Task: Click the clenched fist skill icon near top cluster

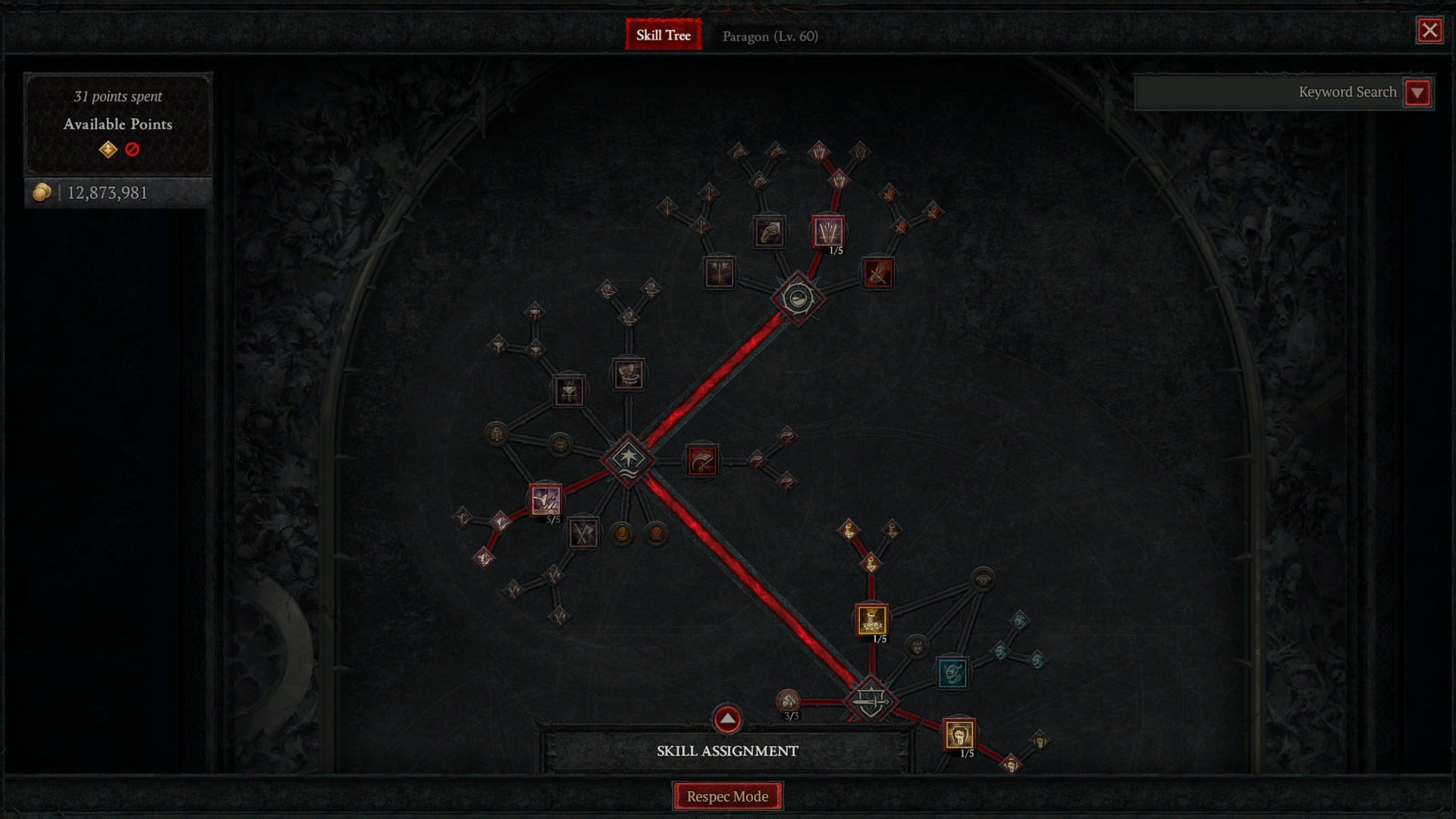Action: pos(768,233)
